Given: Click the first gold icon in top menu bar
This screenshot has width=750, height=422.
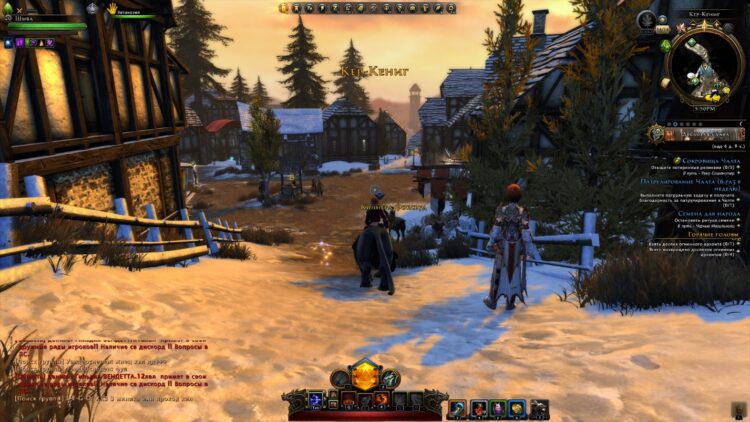Looking at the screenshot, I should (x=284, y=7).
